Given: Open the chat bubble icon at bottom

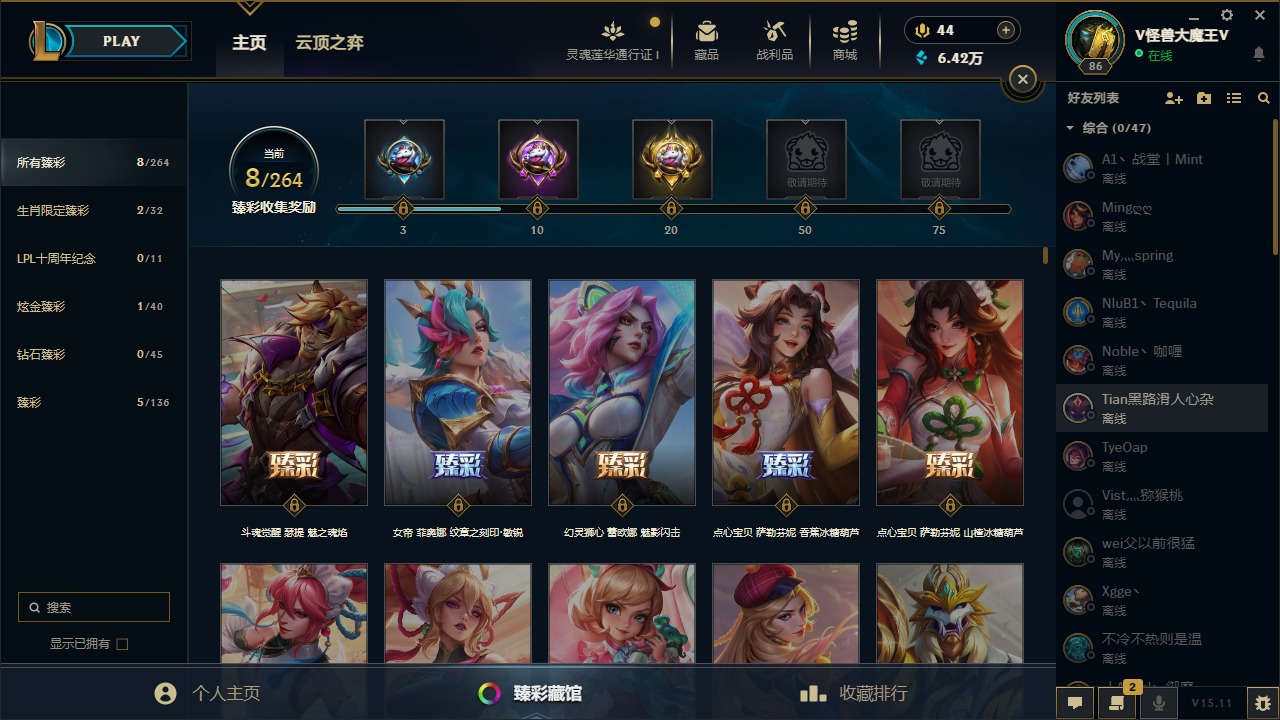Looking at the screenshot, I should [1075, 703].
